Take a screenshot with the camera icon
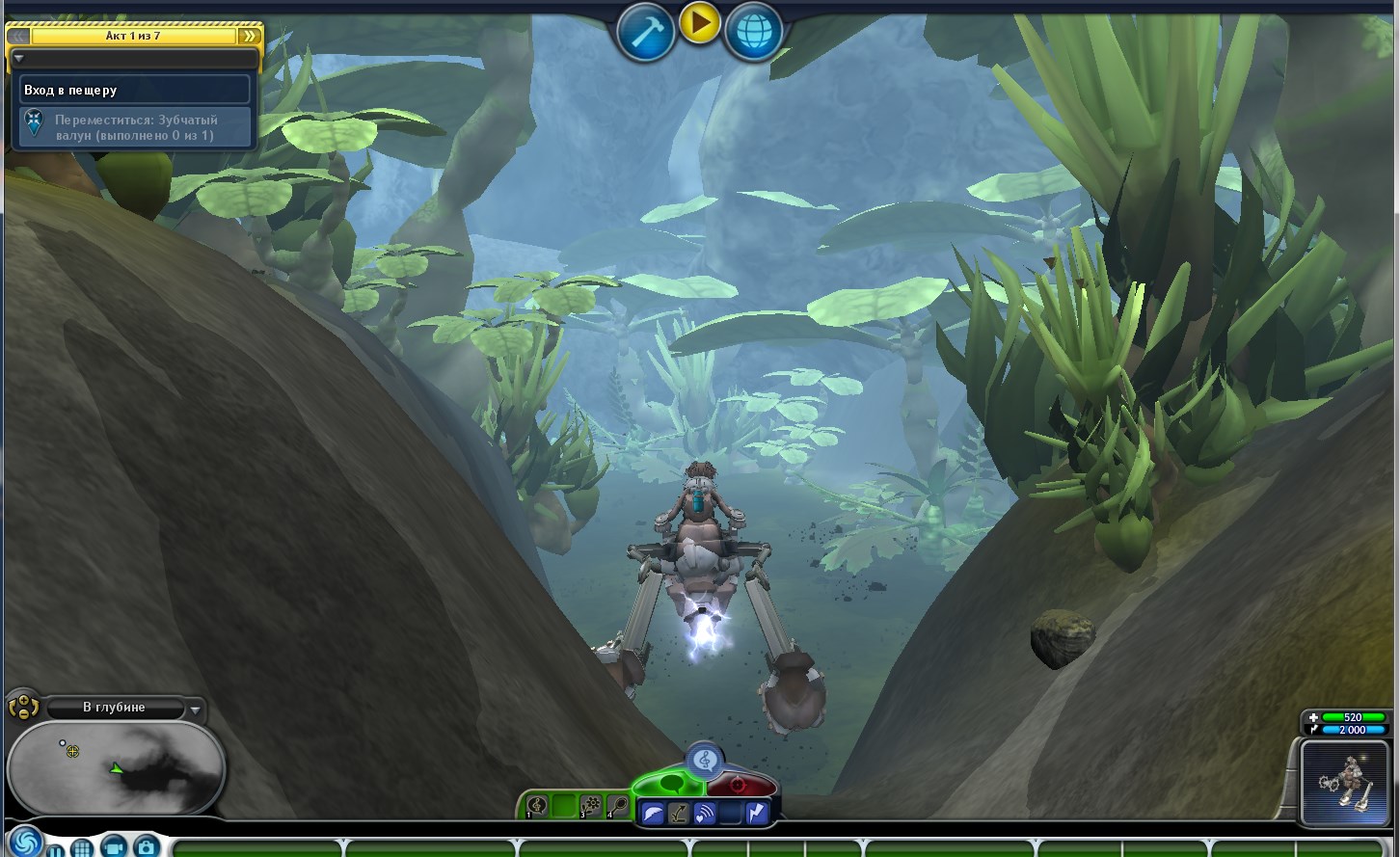Viewport: 1400px width, 857px height. click(x=147, y=846)
